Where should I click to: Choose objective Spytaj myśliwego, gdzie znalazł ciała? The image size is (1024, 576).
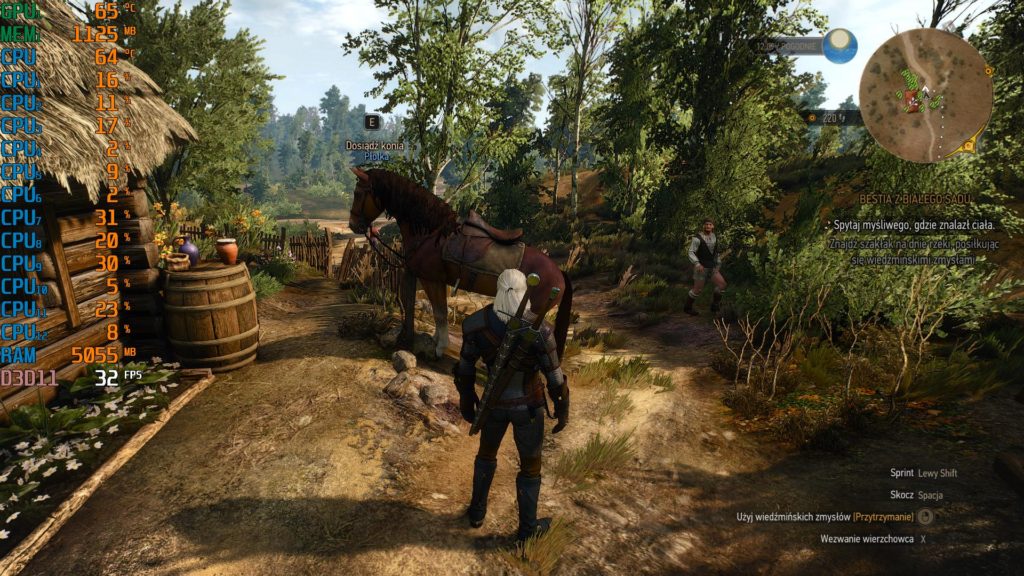coord(912,226)
